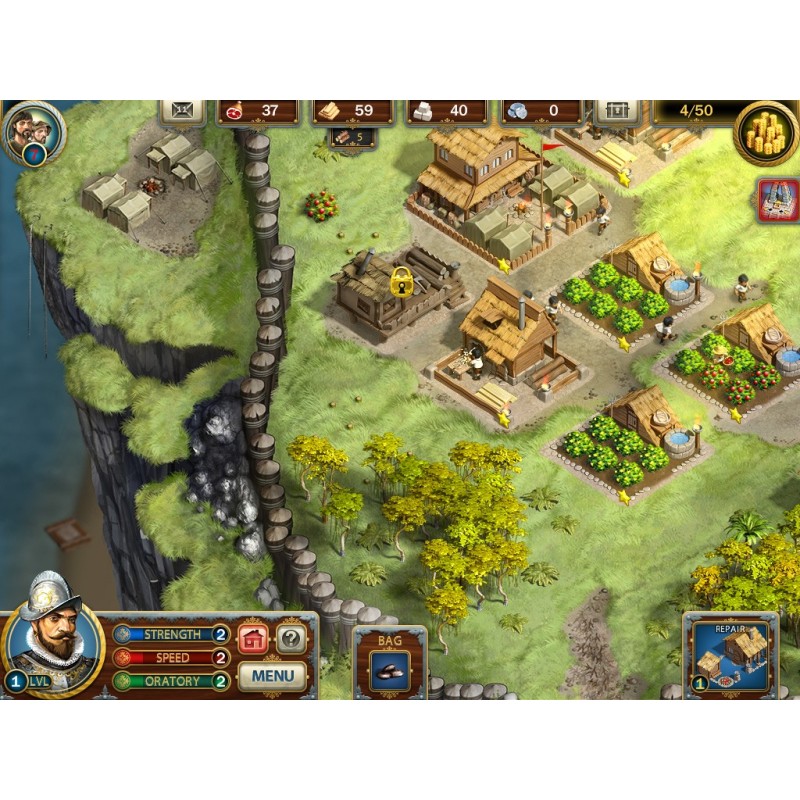Image resolution: width=800 pixels, height=800 pixels.
Task: Select the red house icon button
Action: tap(254, 638)
